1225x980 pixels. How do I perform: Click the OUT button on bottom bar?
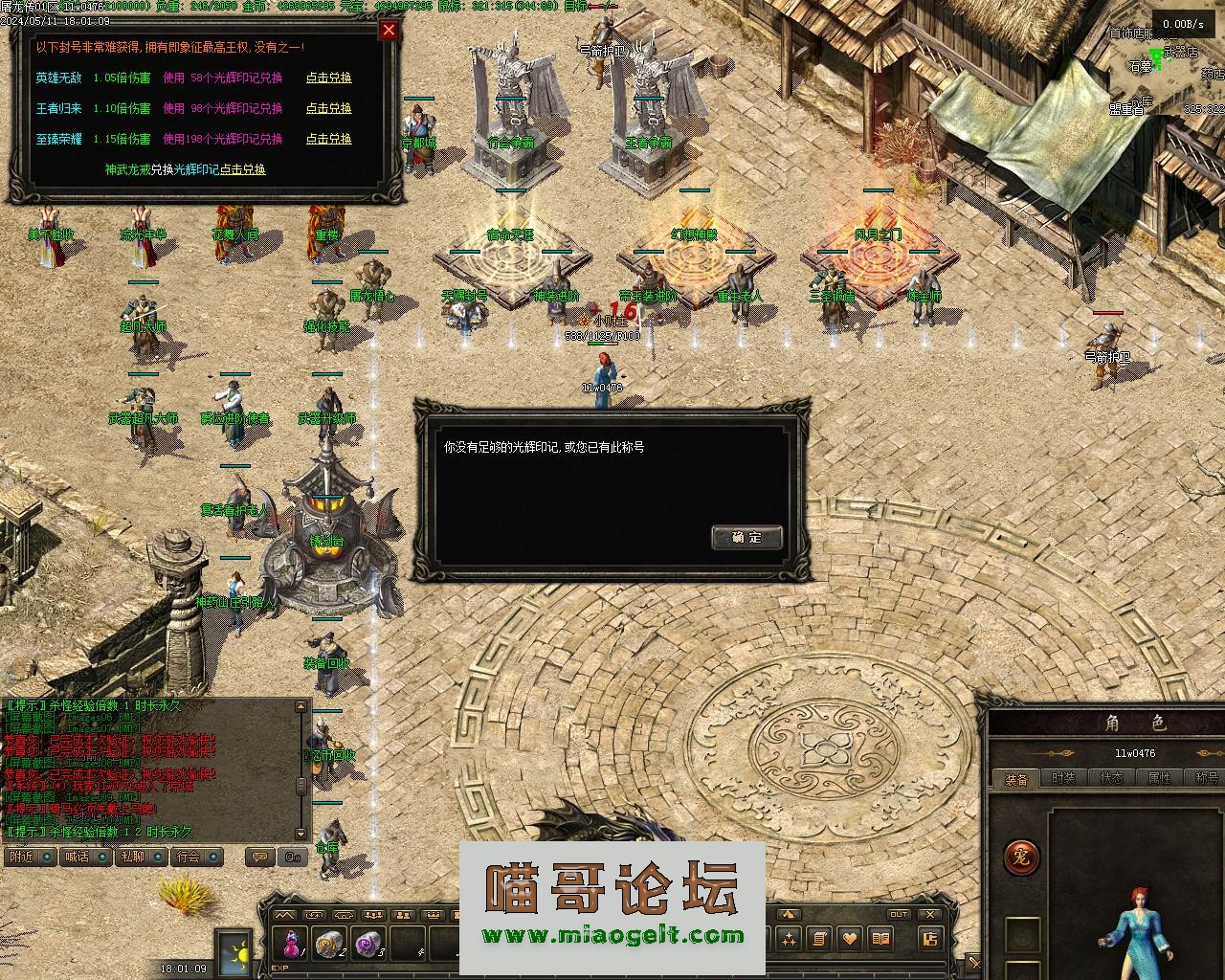(x=898, y=914)
